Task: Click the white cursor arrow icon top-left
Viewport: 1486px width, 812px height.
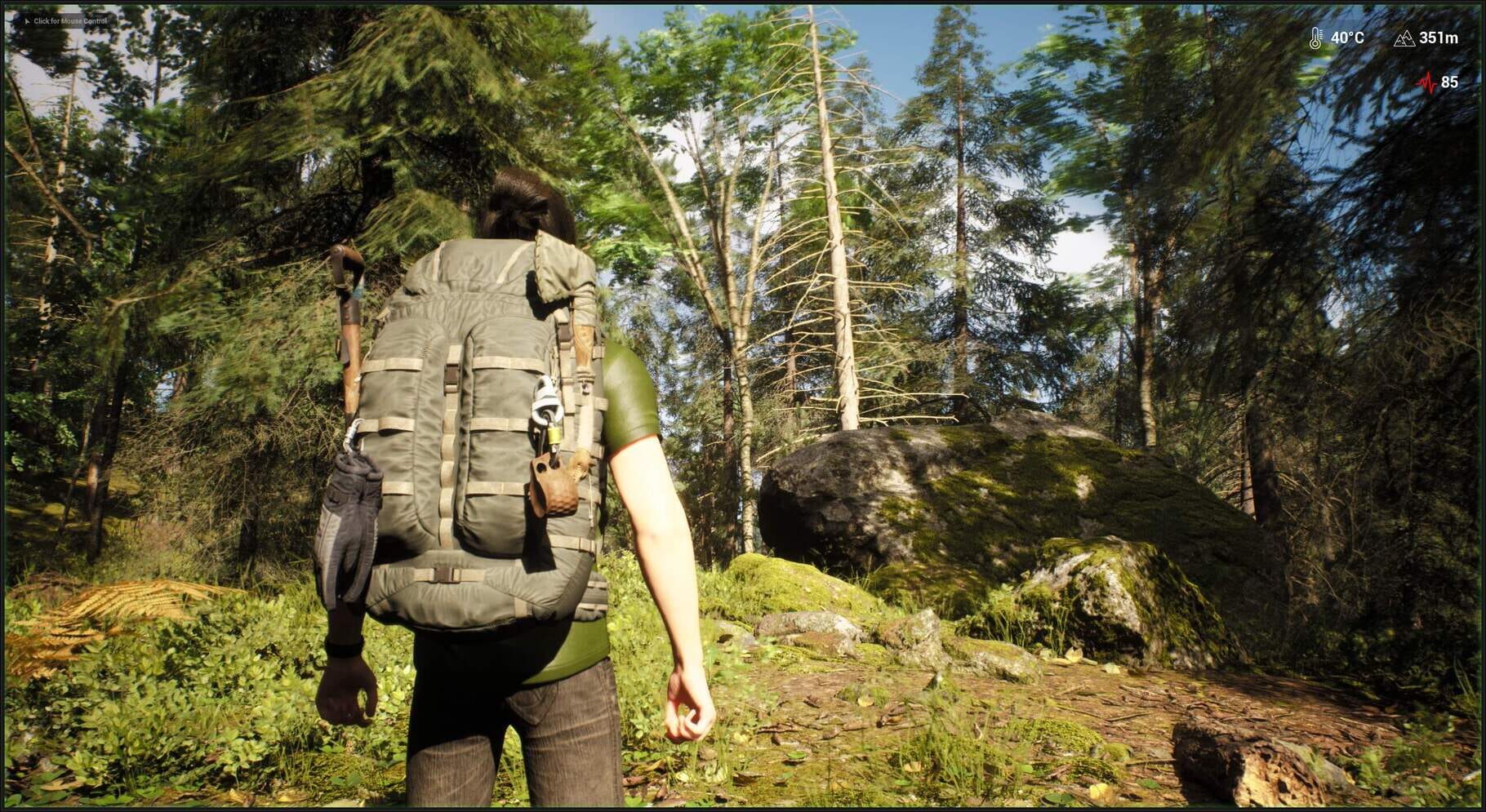Action: [x=28, y=21]
